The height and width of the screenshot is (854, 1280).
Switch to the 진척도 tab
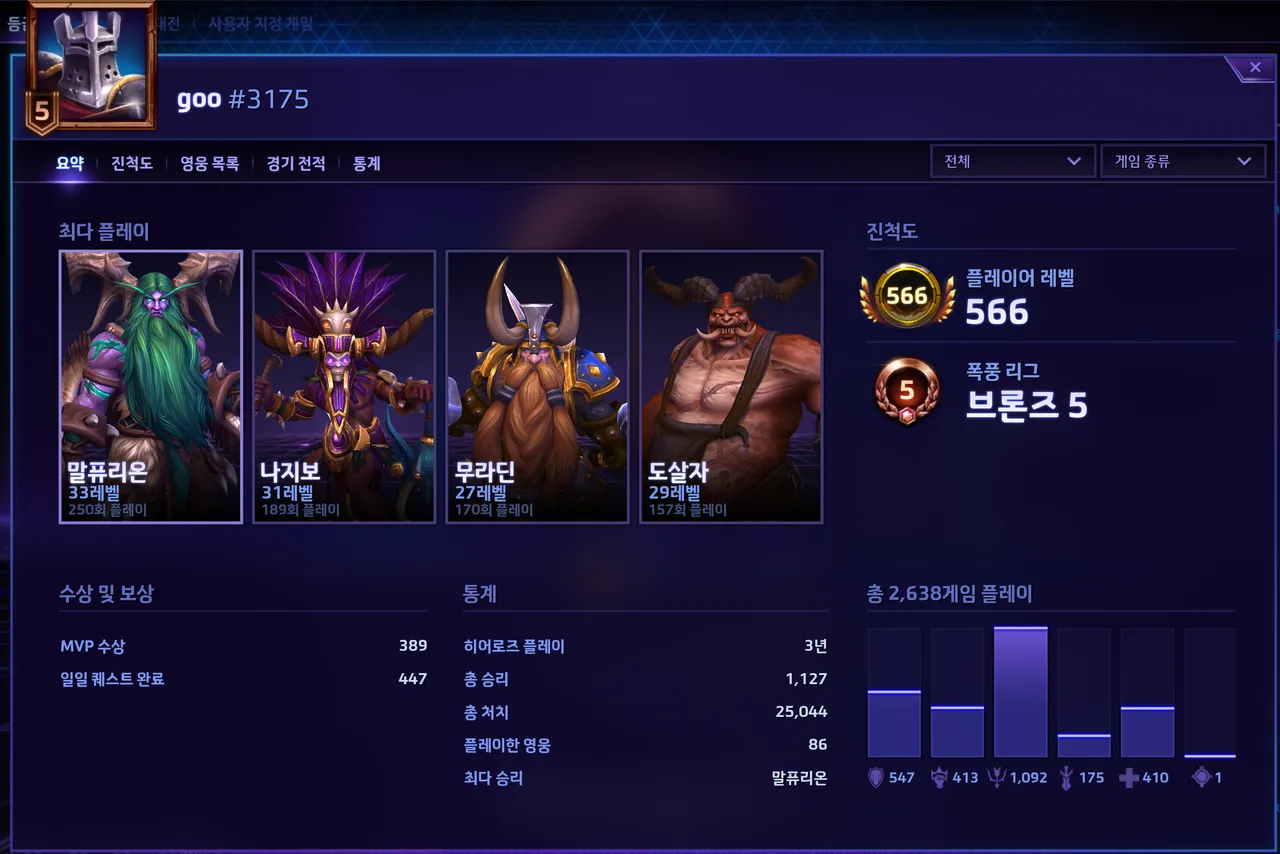131,163
